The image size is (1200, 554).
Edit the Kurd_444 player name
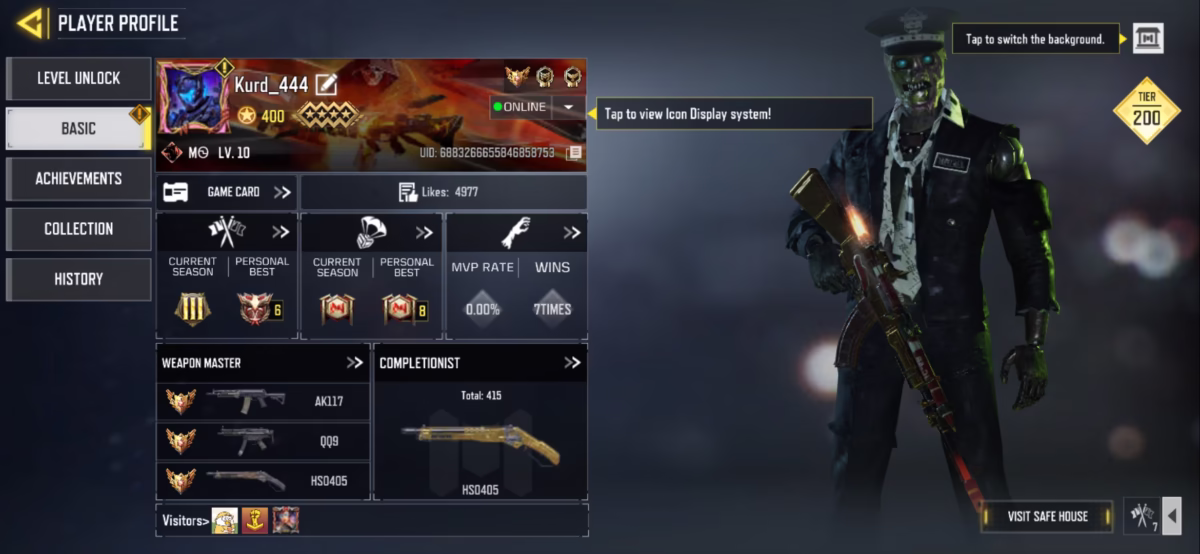[326, 85]
